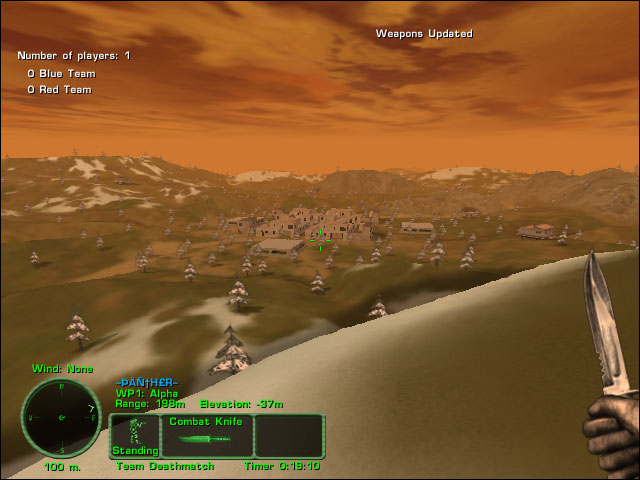
Task: Click the circular compass radar
Action: point(62,418)
